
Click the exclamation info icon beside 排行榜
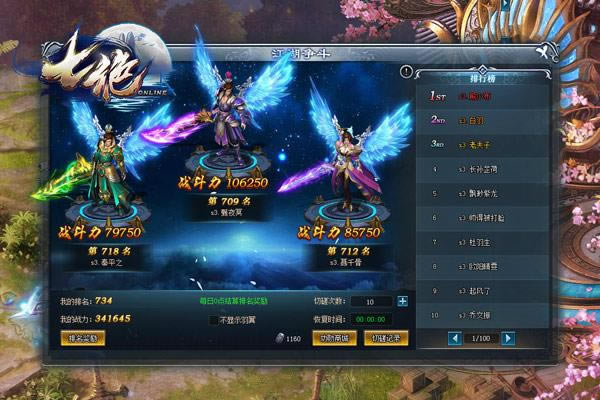(x=406, y=71)
